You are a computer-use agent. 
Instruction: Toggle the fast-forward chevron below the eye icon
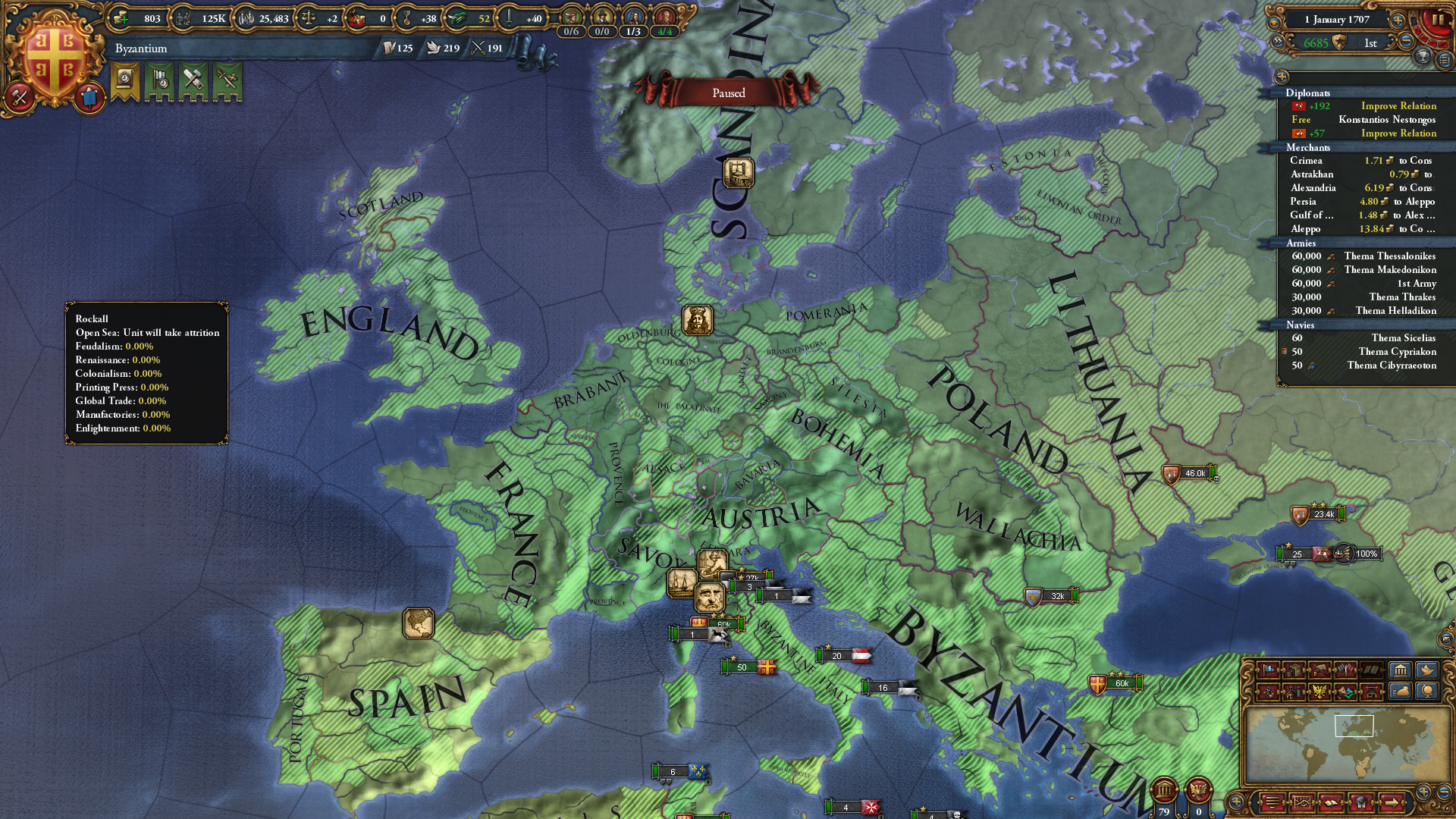point(1279,42)
